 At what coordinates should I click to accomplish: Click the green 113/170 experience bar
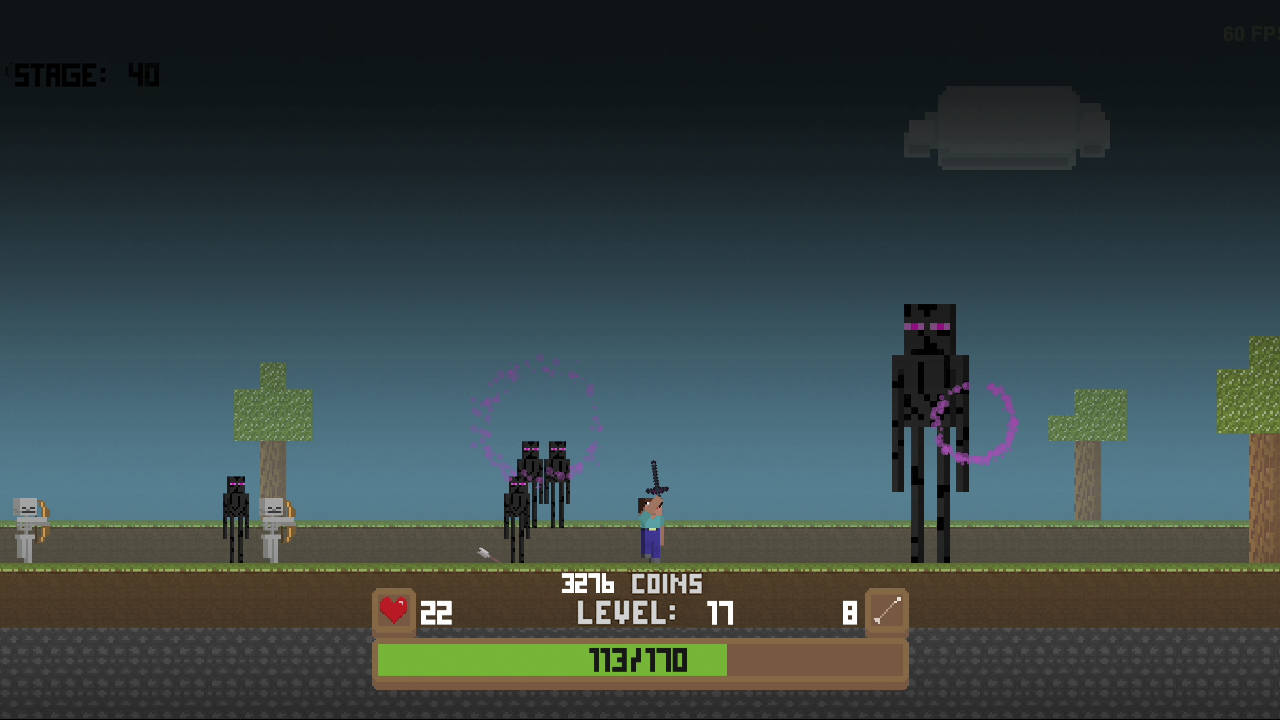point(640,660)
